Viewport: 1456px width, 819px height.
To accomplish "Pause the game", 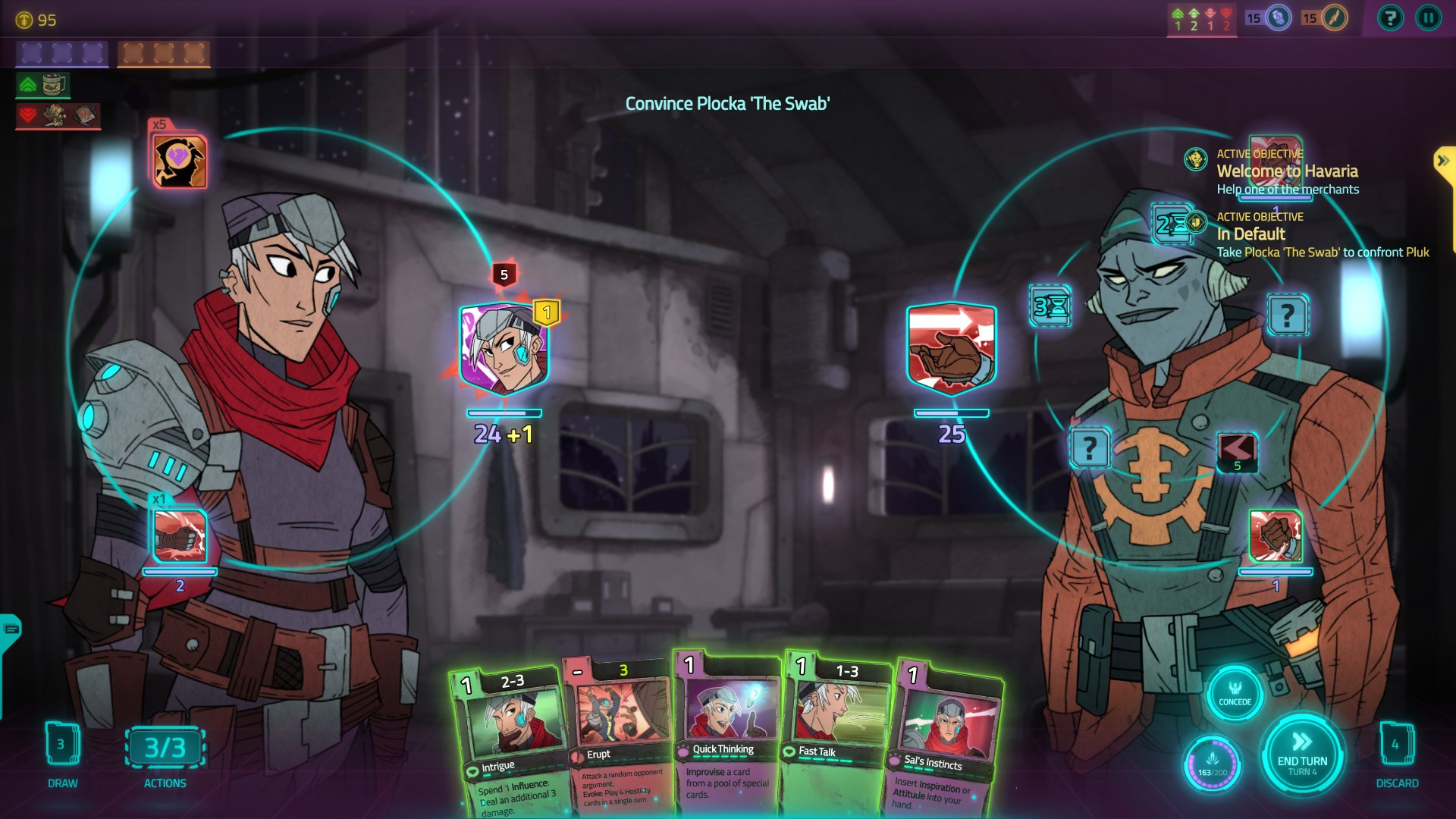I will pyautogui.click(x=1428, y=18).
